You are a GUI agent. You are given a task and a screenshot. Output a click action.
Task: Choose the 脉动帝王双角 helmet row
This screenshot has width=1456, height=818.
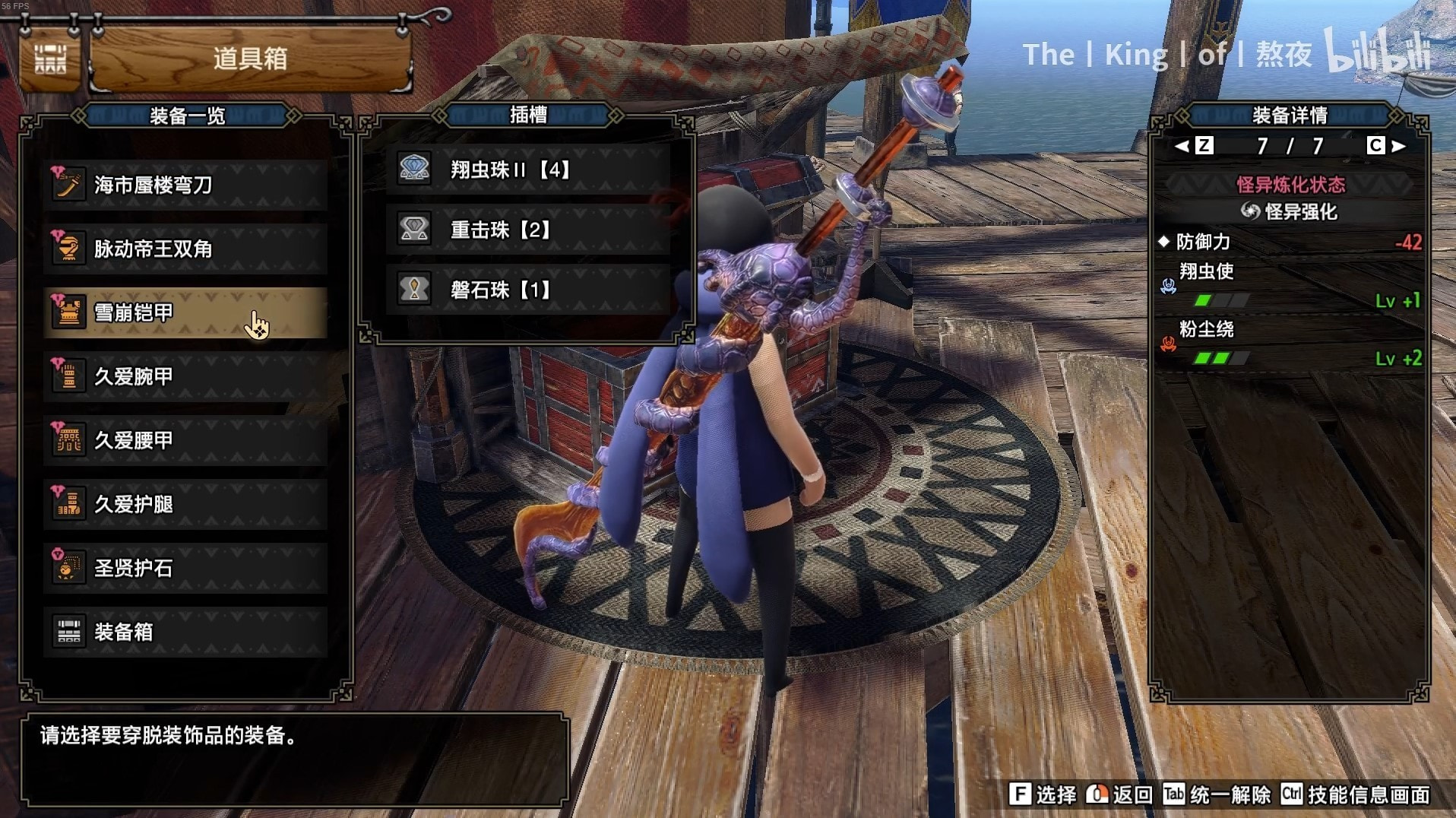tap(185, 249)
